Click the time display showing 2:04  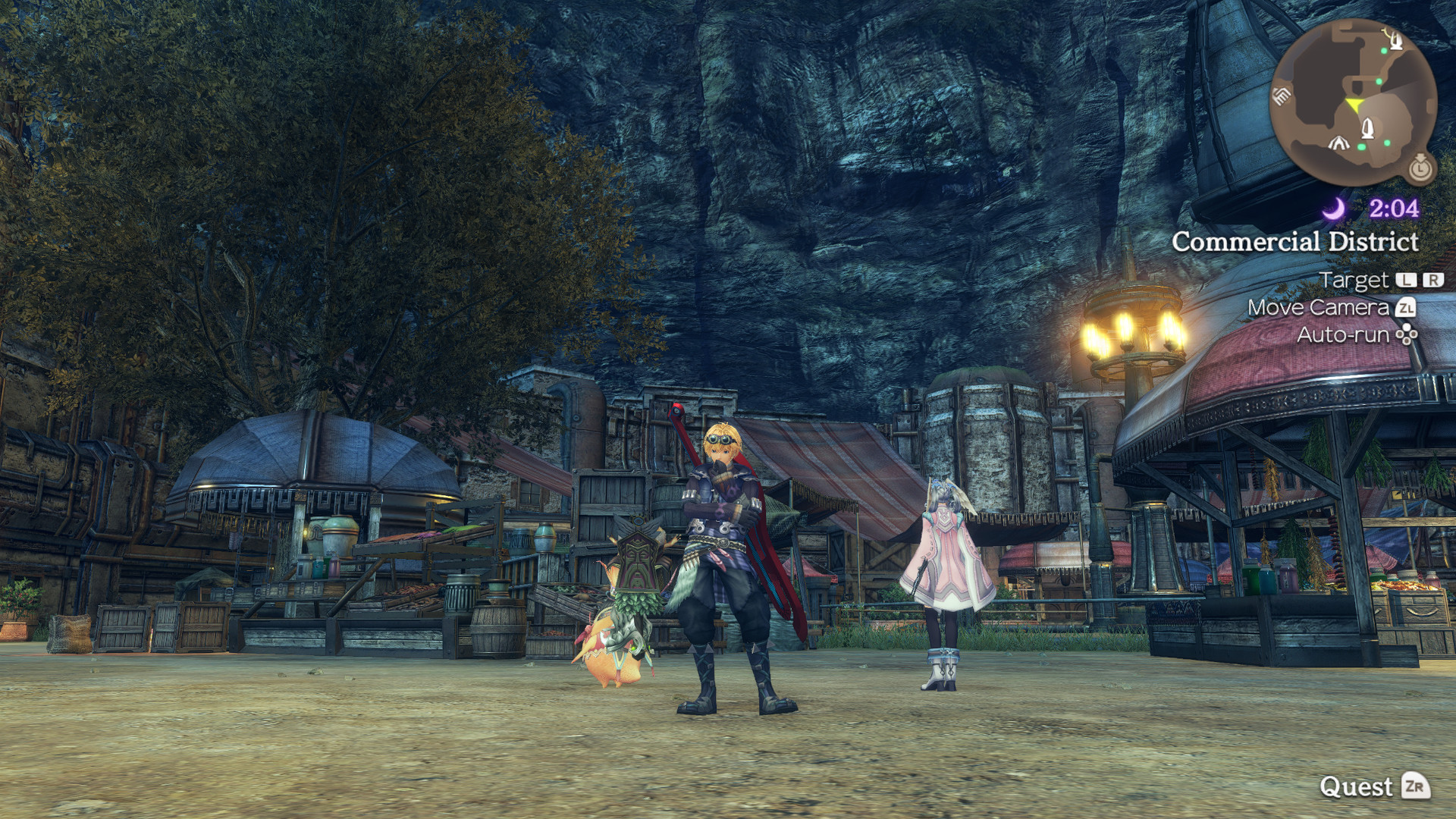click(1395, 208)
